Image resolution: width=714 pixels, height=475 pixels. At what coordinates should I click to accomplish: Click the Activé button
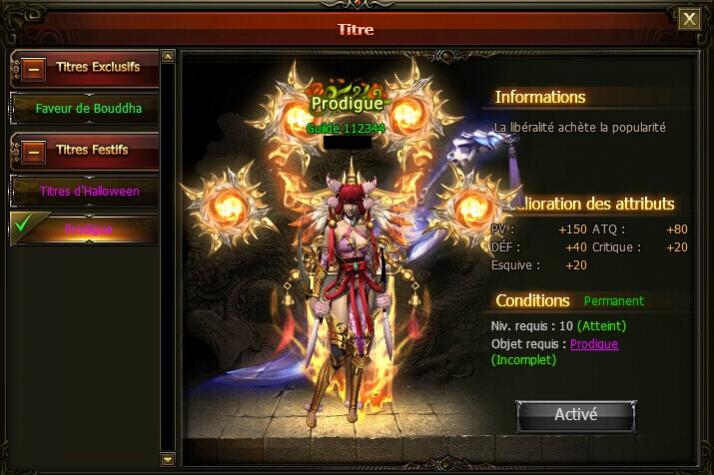575,414
